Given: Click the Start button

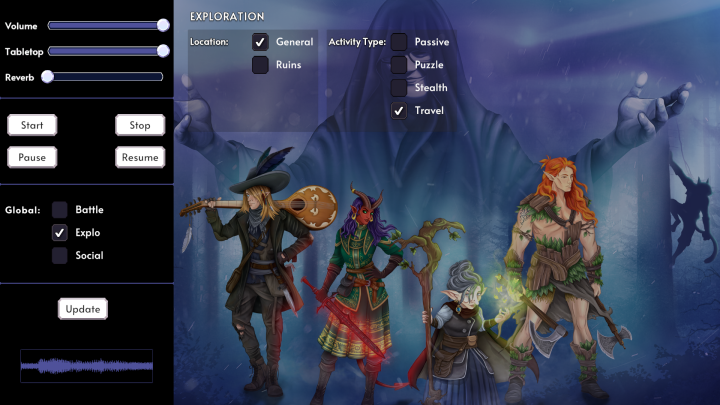Looking at the screenshot, I should click(x=32, y=125).
